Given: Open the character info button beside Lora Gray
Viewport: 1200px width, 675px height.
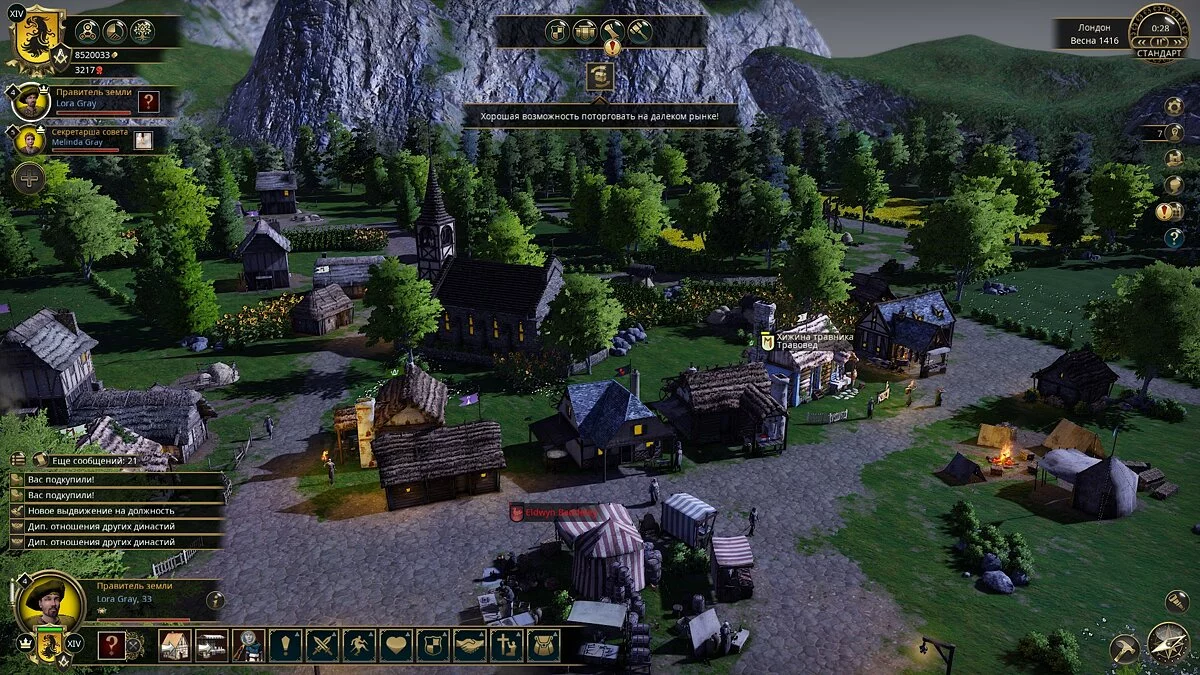Looking at the screenshot, I should (215, 600).
